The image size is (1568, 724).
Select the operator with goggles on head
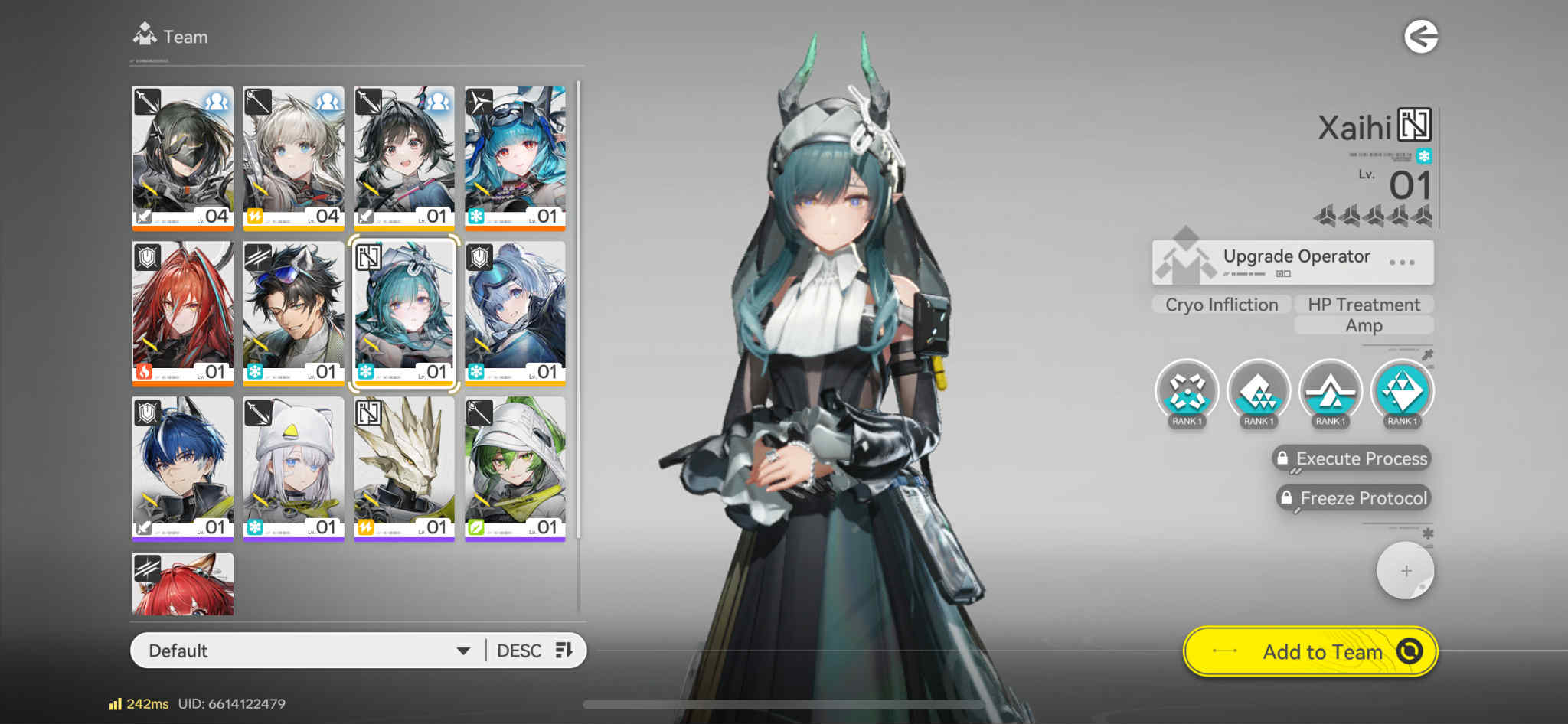click(x=294, y=312)
